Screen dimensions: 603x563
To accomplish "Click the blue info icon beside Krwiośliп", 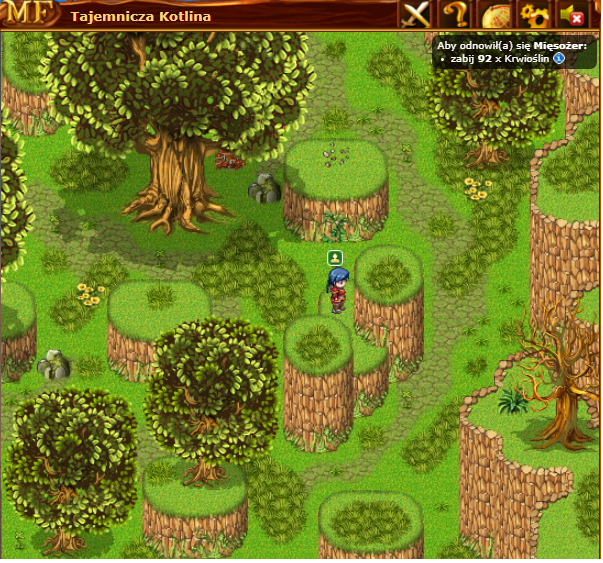I will (559, 59).
